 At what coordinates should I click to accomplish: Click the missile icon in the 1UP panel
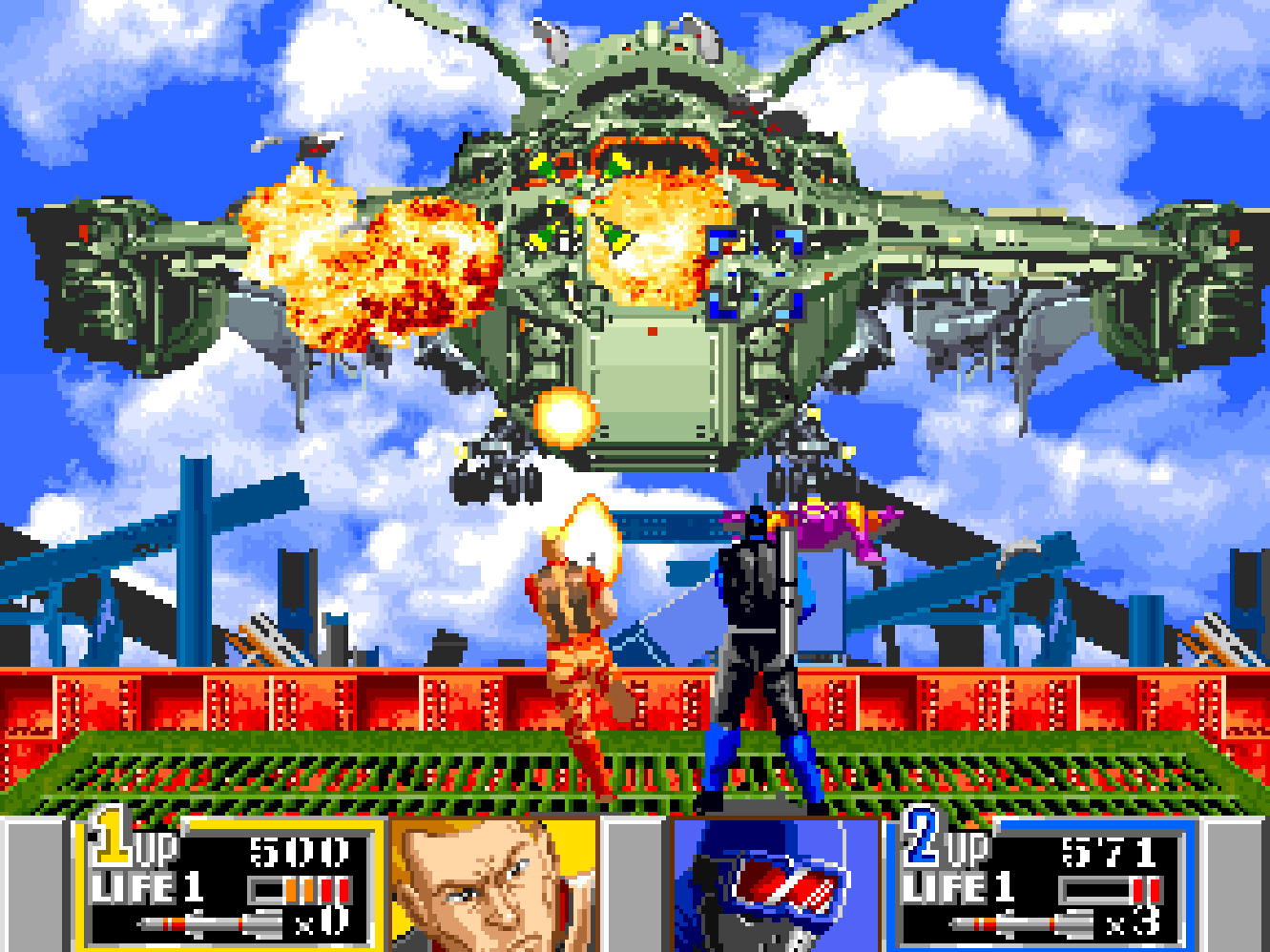(212, 924)
